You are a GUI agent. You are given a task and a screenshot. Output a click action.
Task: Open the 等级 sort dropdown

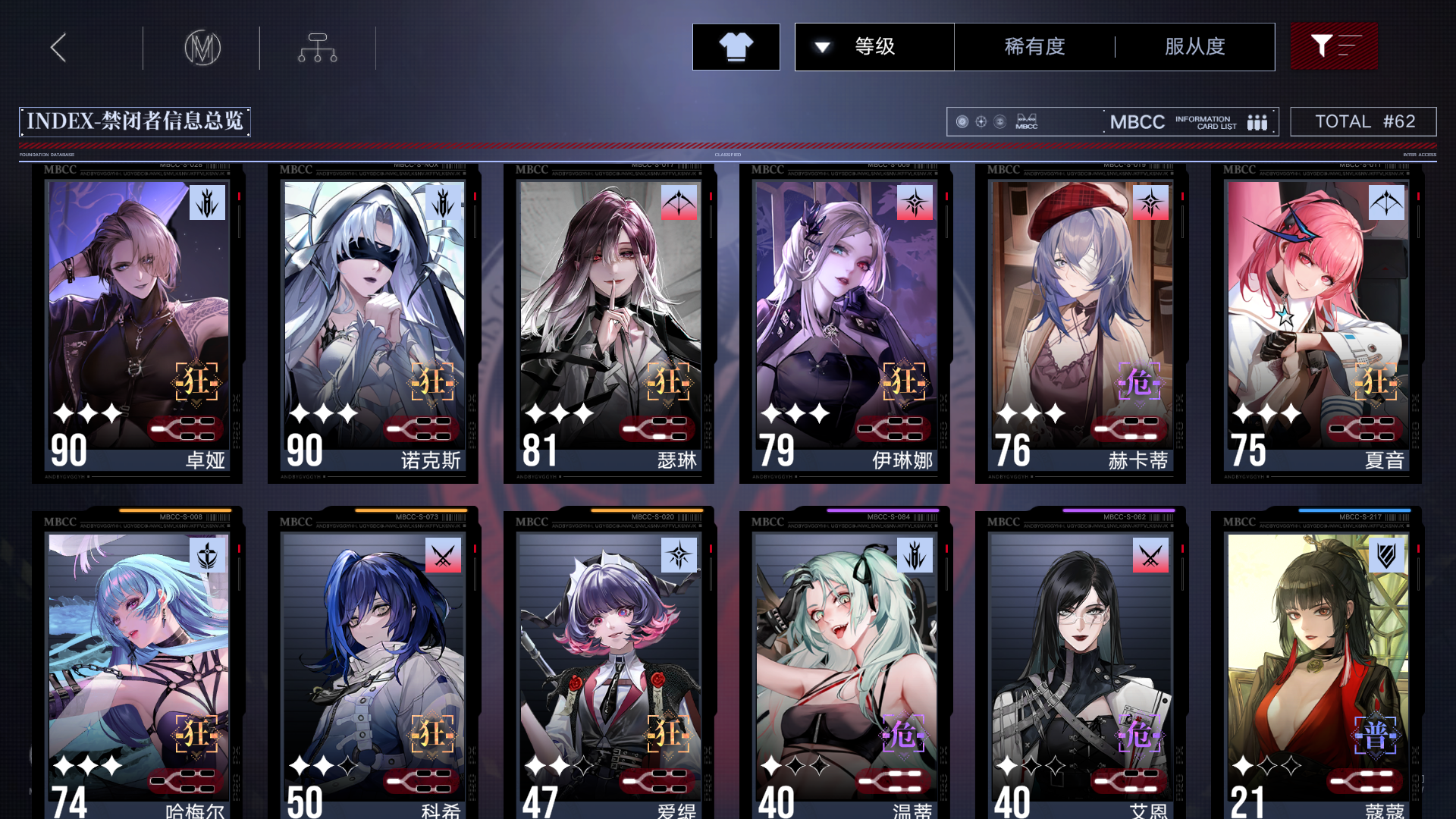coord(874,46)
